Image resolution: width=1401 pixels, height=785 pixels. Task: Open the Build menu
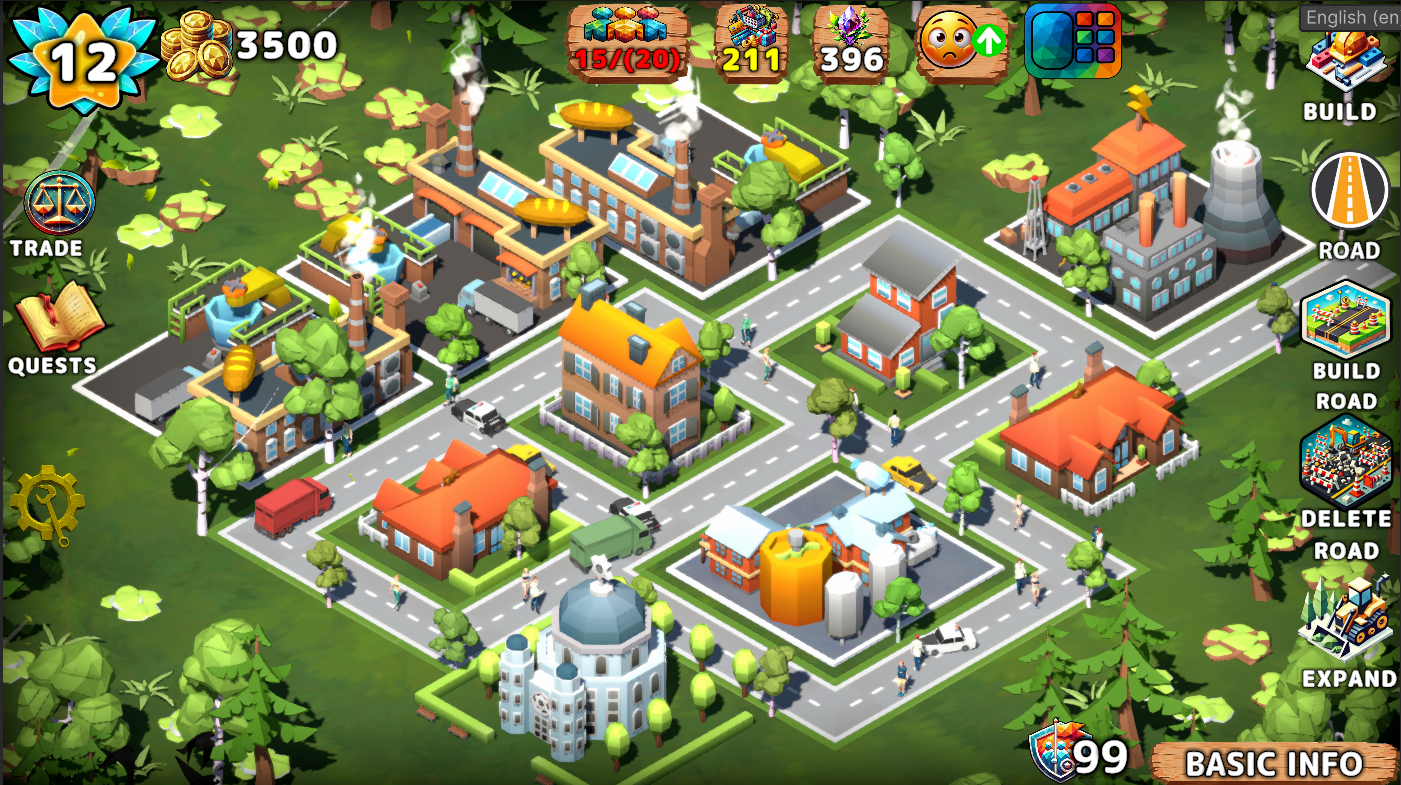[x=1345, y=60]
